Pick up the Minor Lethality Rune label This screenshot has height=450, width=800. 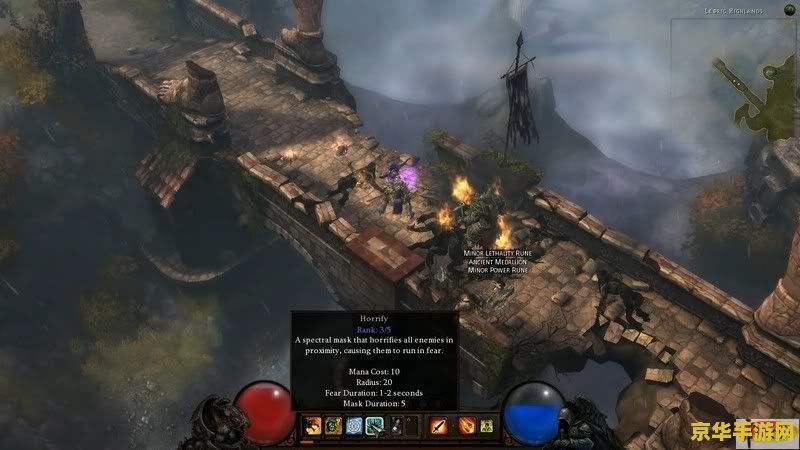[496, 254]
